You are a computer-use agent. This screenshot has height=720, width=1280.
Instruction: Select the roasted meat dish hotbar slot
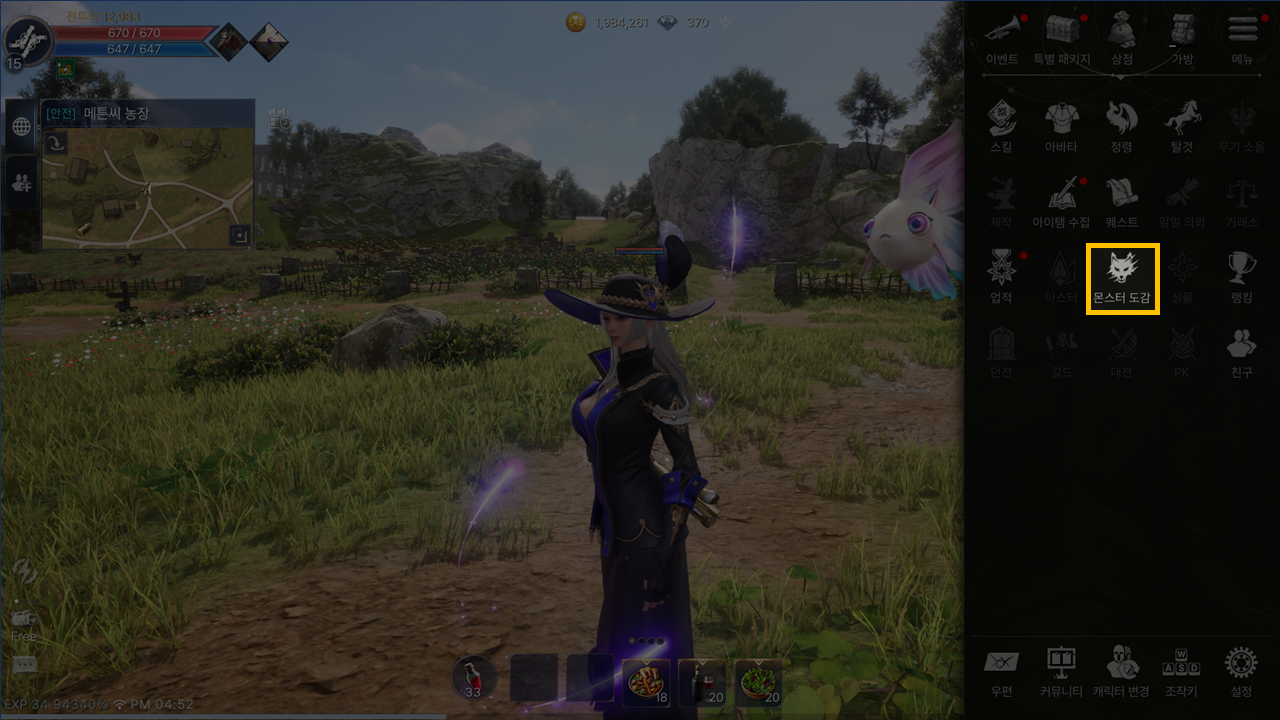coord(646,682)
